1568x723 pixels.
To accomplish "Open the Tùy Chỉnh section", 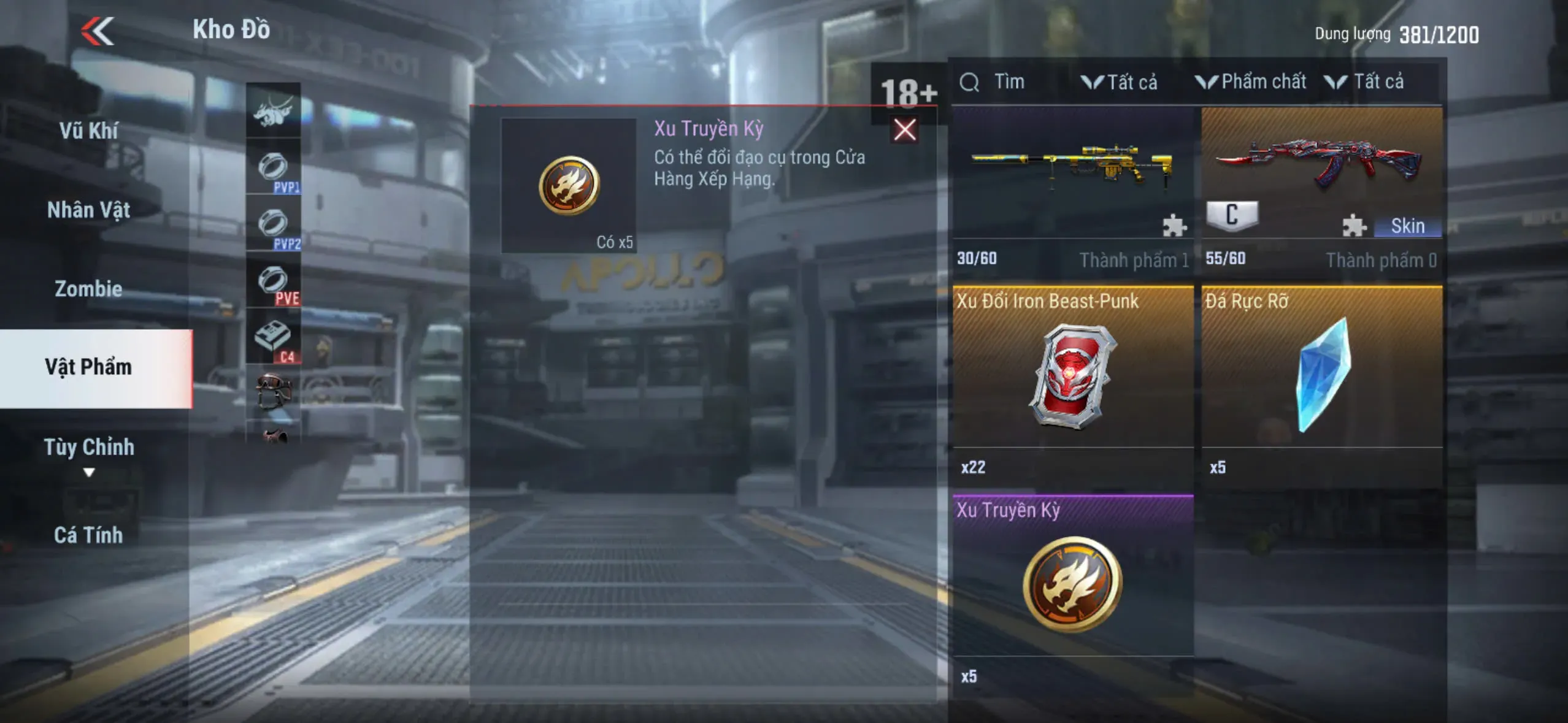I will (x=89, y=448).
